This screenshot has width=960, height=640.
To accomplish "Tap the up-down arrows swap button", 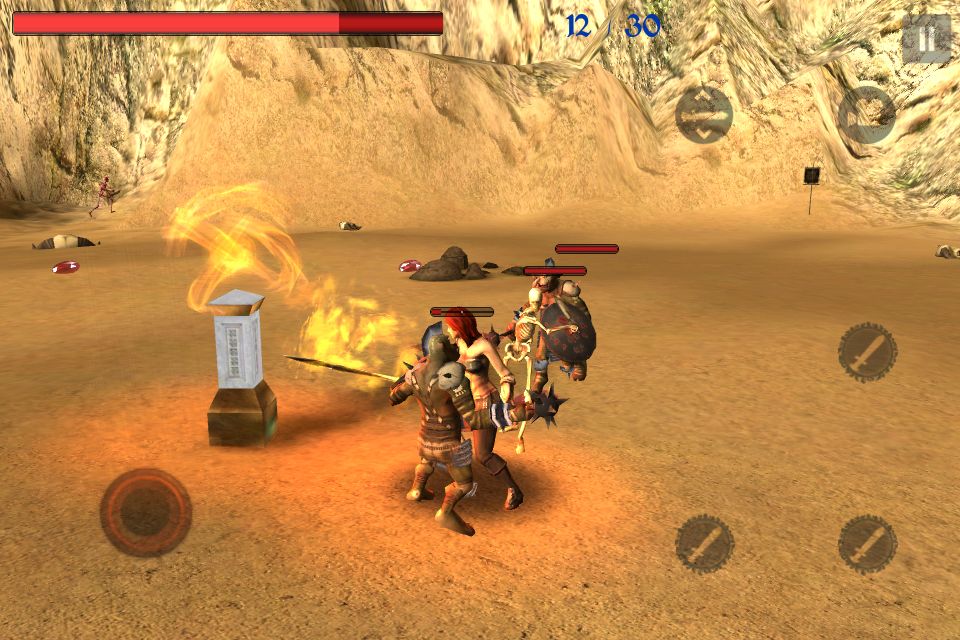I will point(704,115).
